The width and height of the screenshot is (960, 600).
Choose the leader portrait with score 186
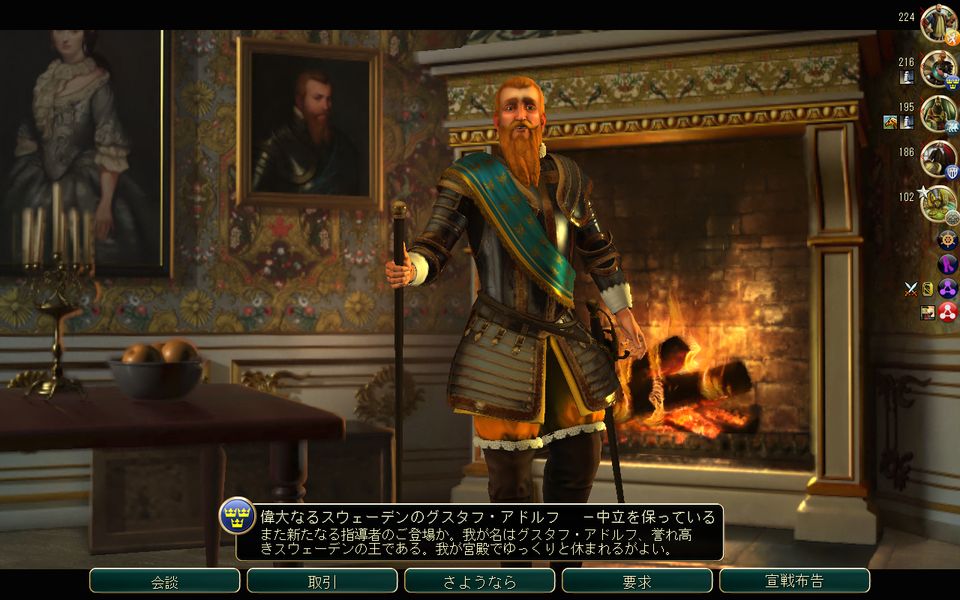(938, 158)
